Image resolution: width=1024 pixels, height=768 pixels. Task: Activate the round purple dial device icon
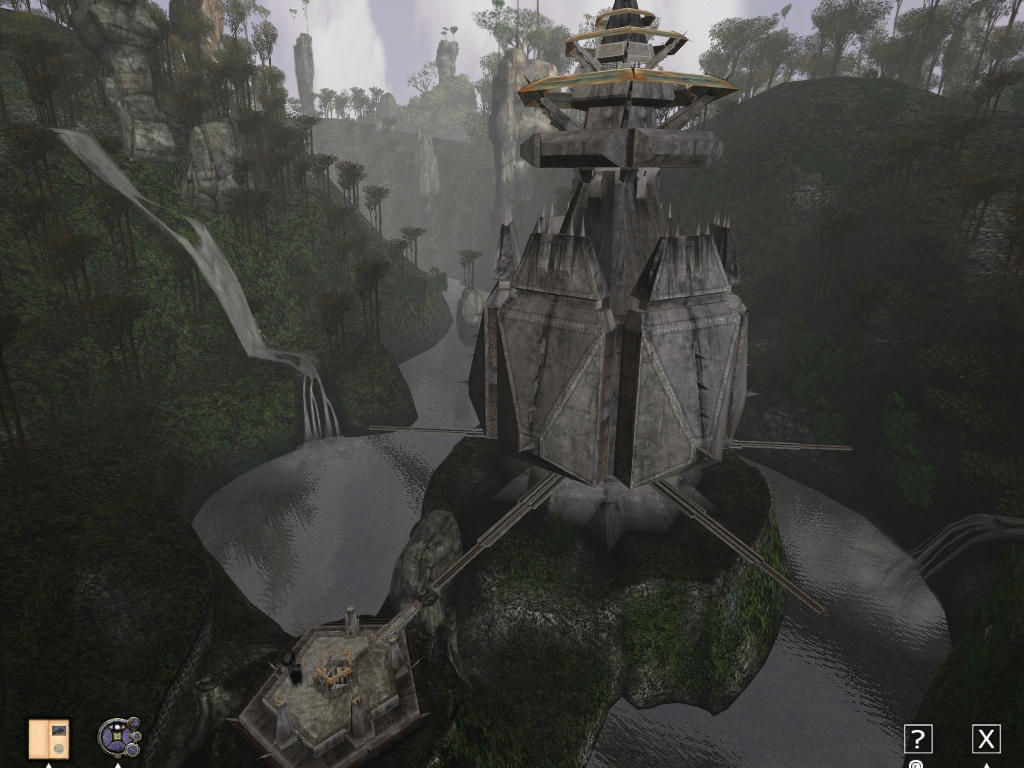(118, 738)
